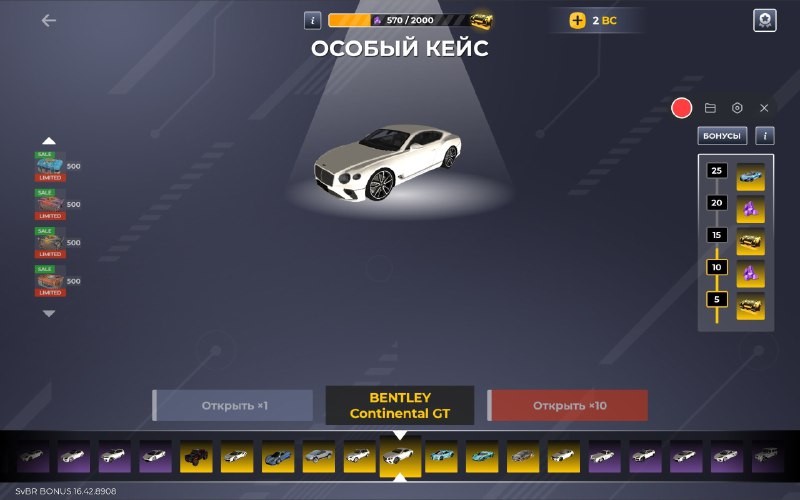800x500 pixels.
Task: Go back with the top-left arrow
Action: click(49, 20)
